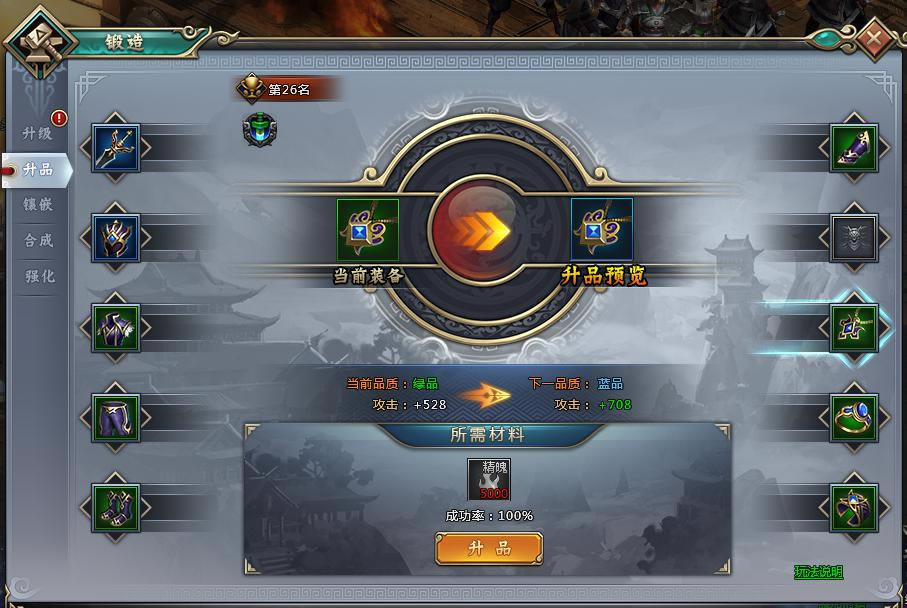The image size is (907, 608).
Task: Click the 当前装备 current equipment icon
Action: 368,230
